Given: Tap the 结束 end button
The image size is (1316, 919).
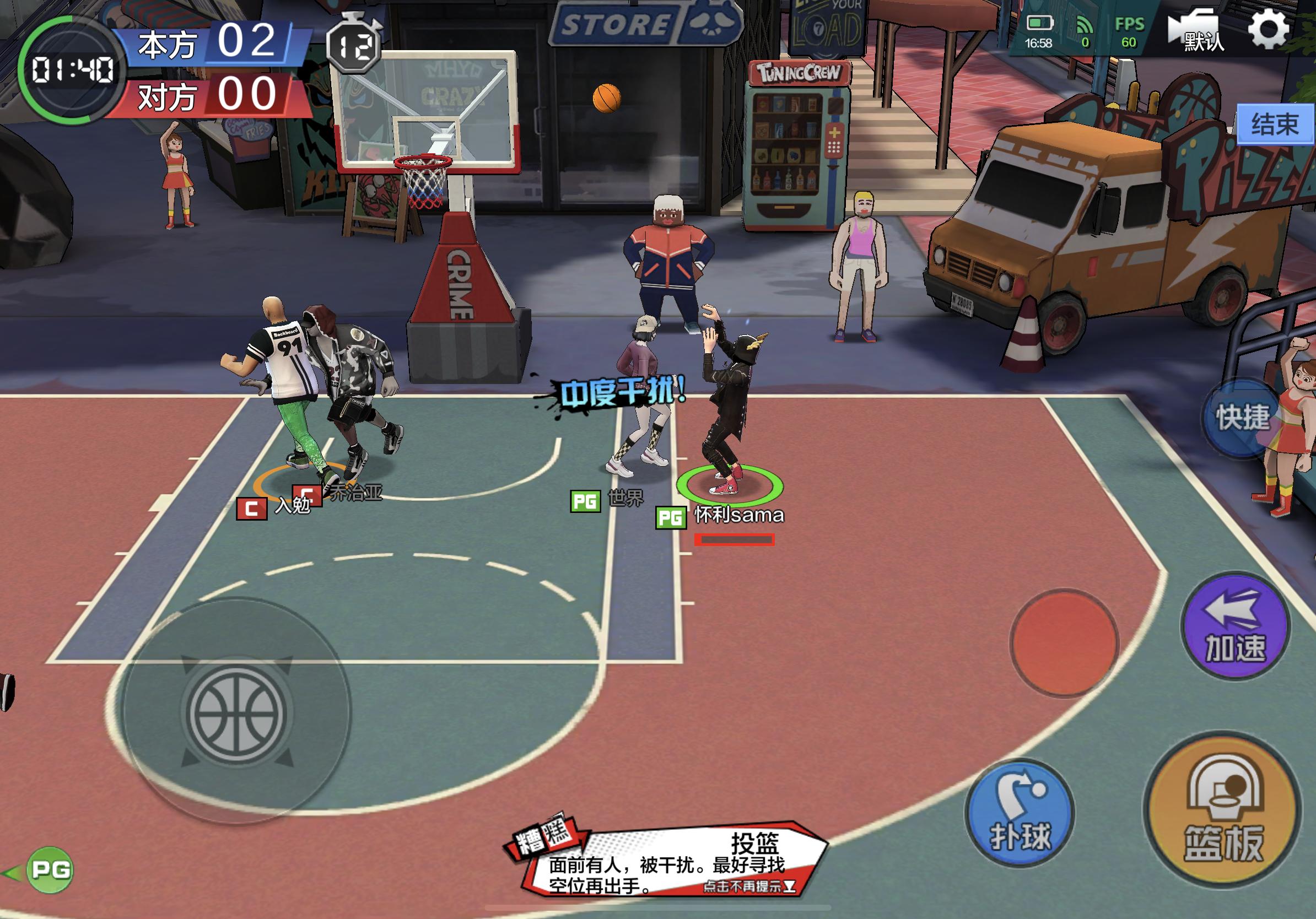Looking at the screenshot, I should (x=1275, y=124).
